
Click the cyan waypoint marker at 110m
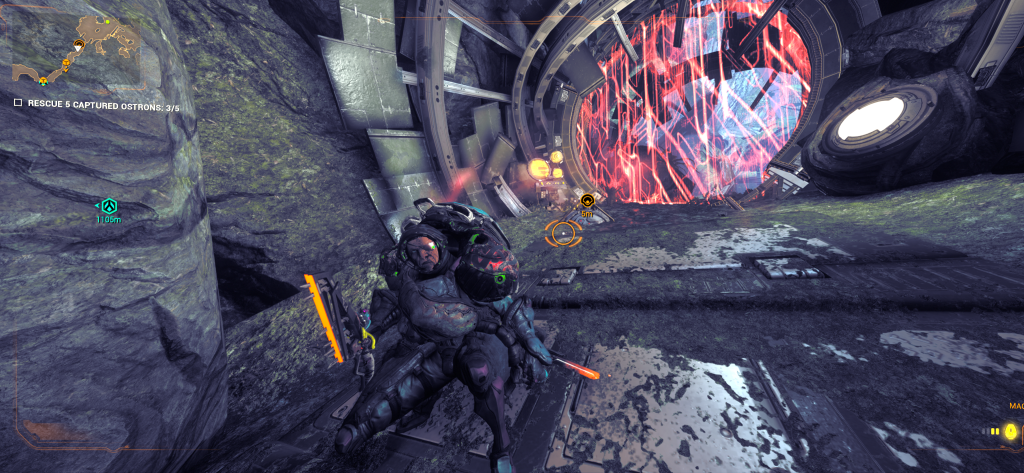point(108,206)
